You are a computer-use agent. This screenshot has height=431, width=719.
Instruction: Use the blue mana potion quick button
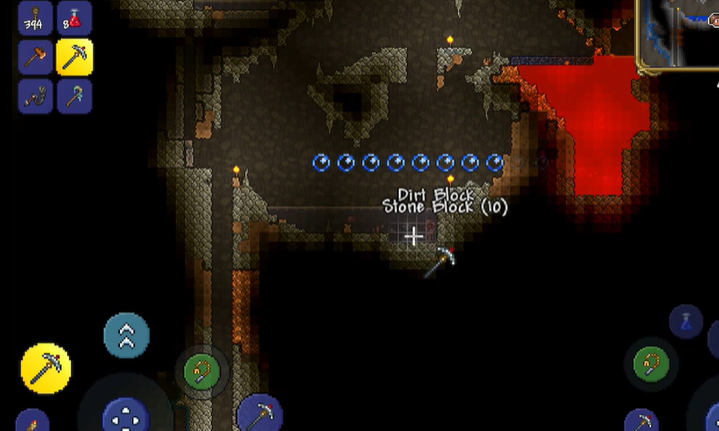685,322
